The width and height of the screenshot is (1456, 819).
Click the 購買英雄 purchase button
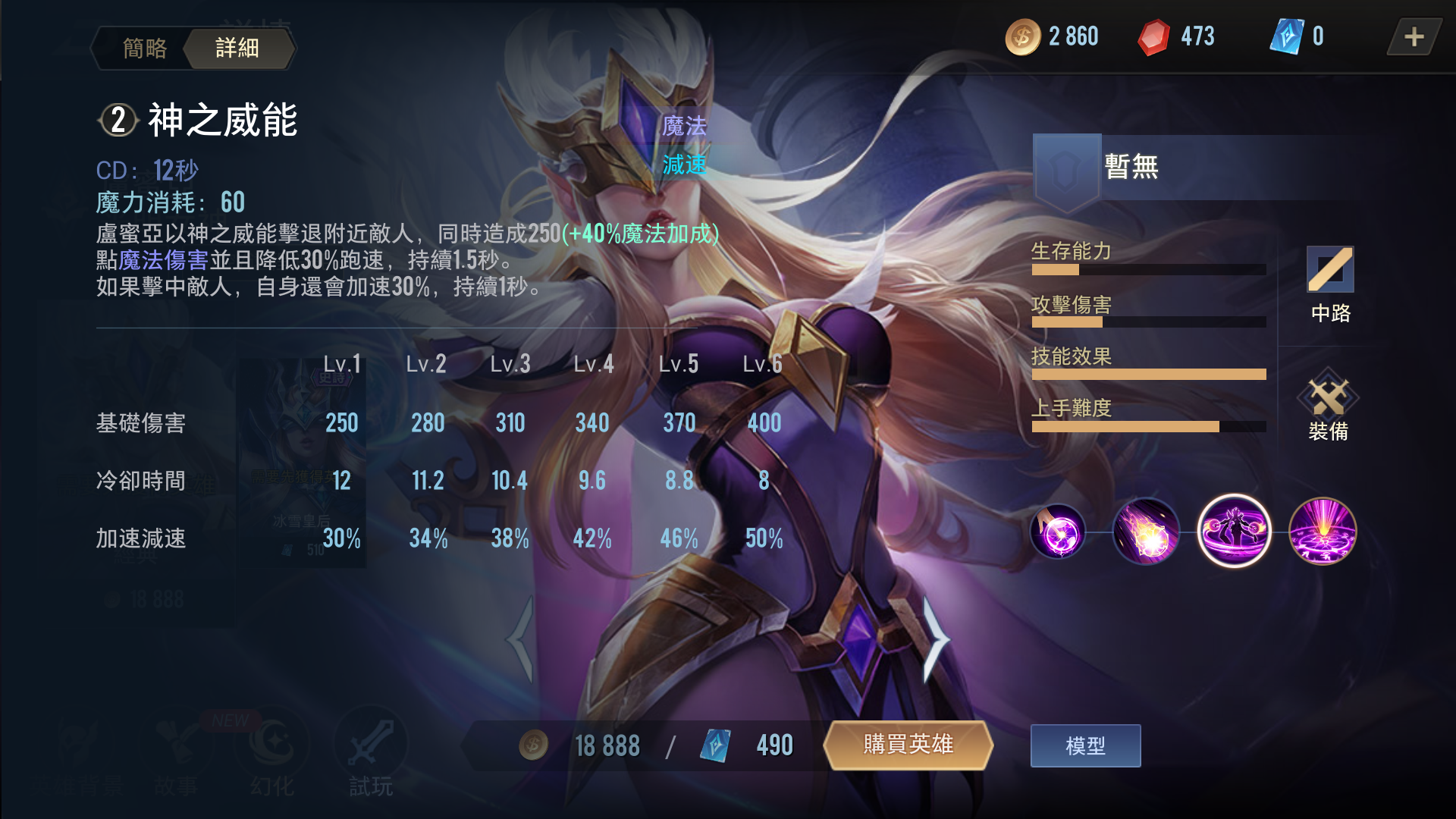(x=909, y=745)
